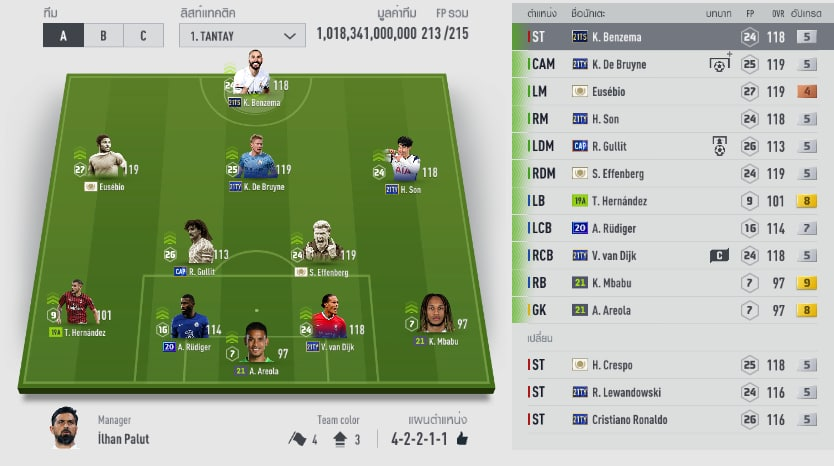Pick H. Son's card on the pitch
Viewport: 834px width, 466px height.
(x=405, y=160)
